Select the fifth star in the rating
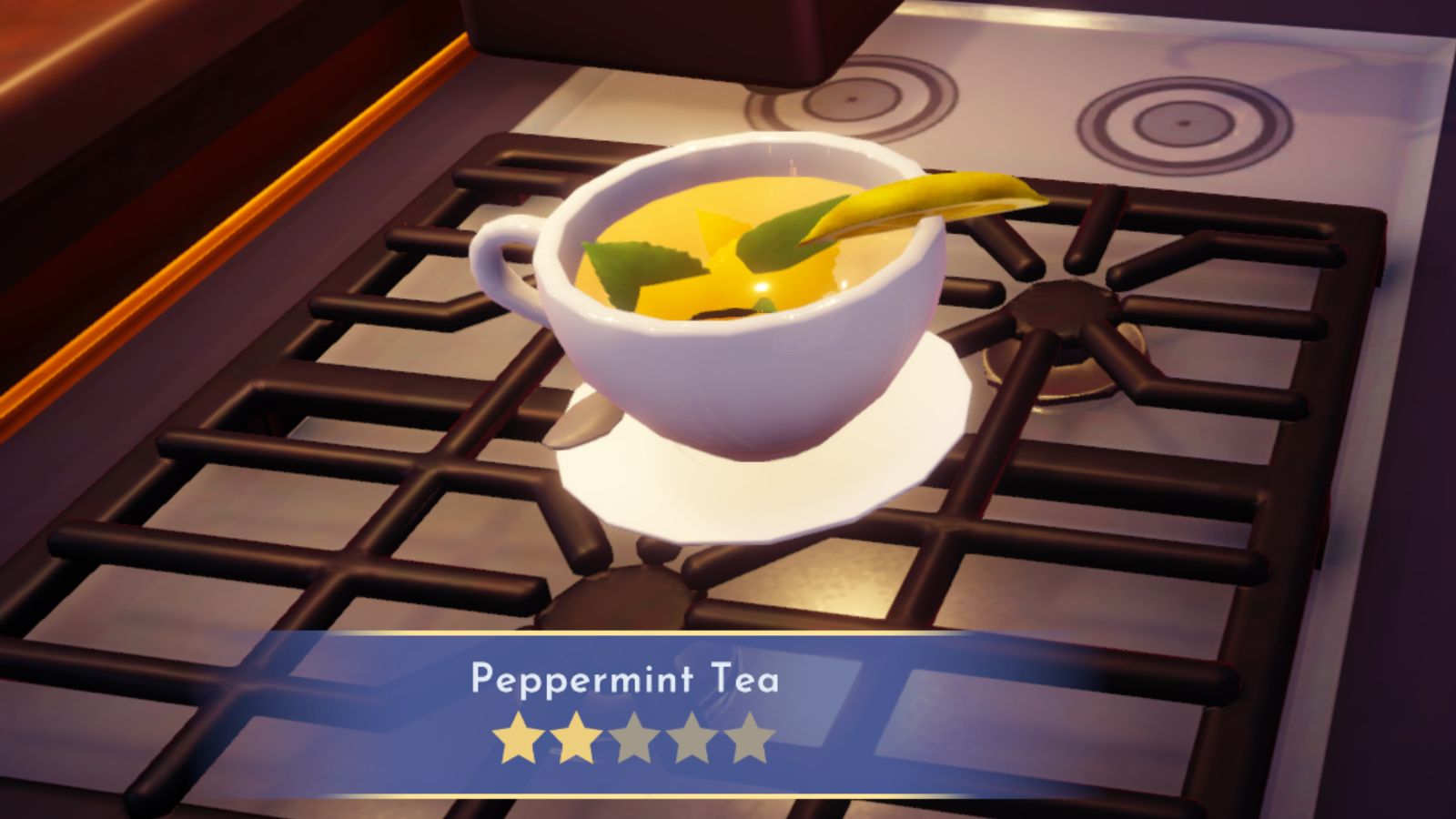 (x=750, y=739)
